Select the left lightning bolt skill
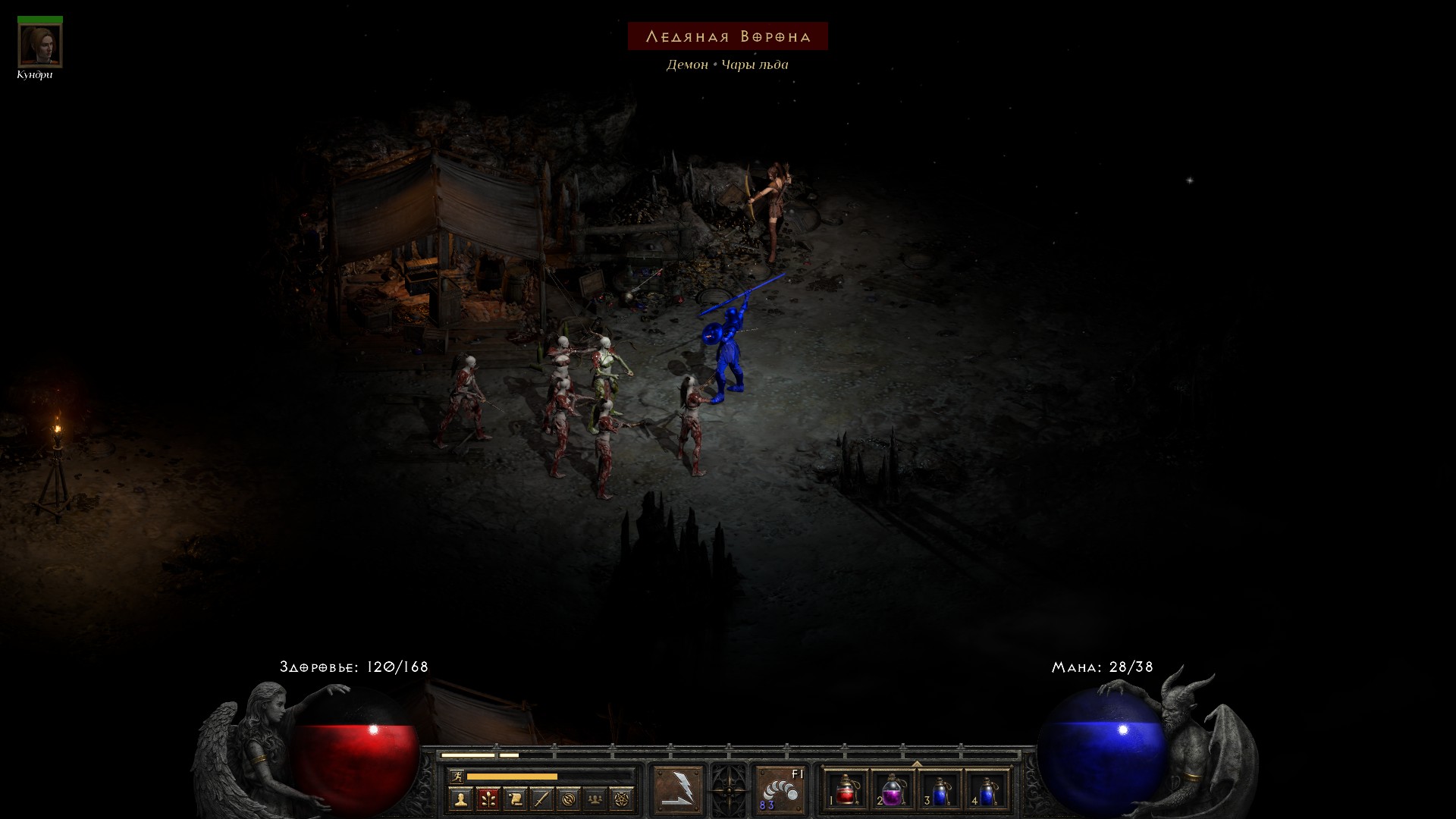The height and width of the screenshot is (819, 1456). 678,790
